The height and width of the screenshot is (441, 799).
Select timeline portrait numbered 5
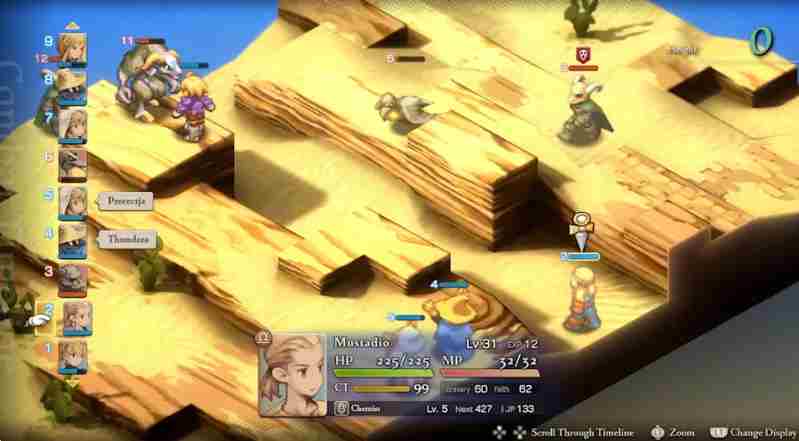coord(72,201)
